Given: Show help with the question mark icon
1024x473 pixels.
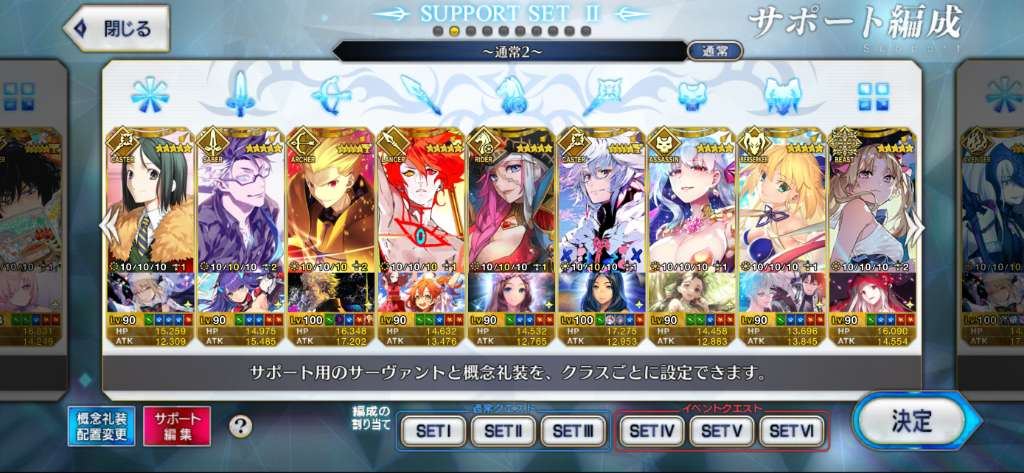Looking at the screenshot, I should click(x=240, y=426).
